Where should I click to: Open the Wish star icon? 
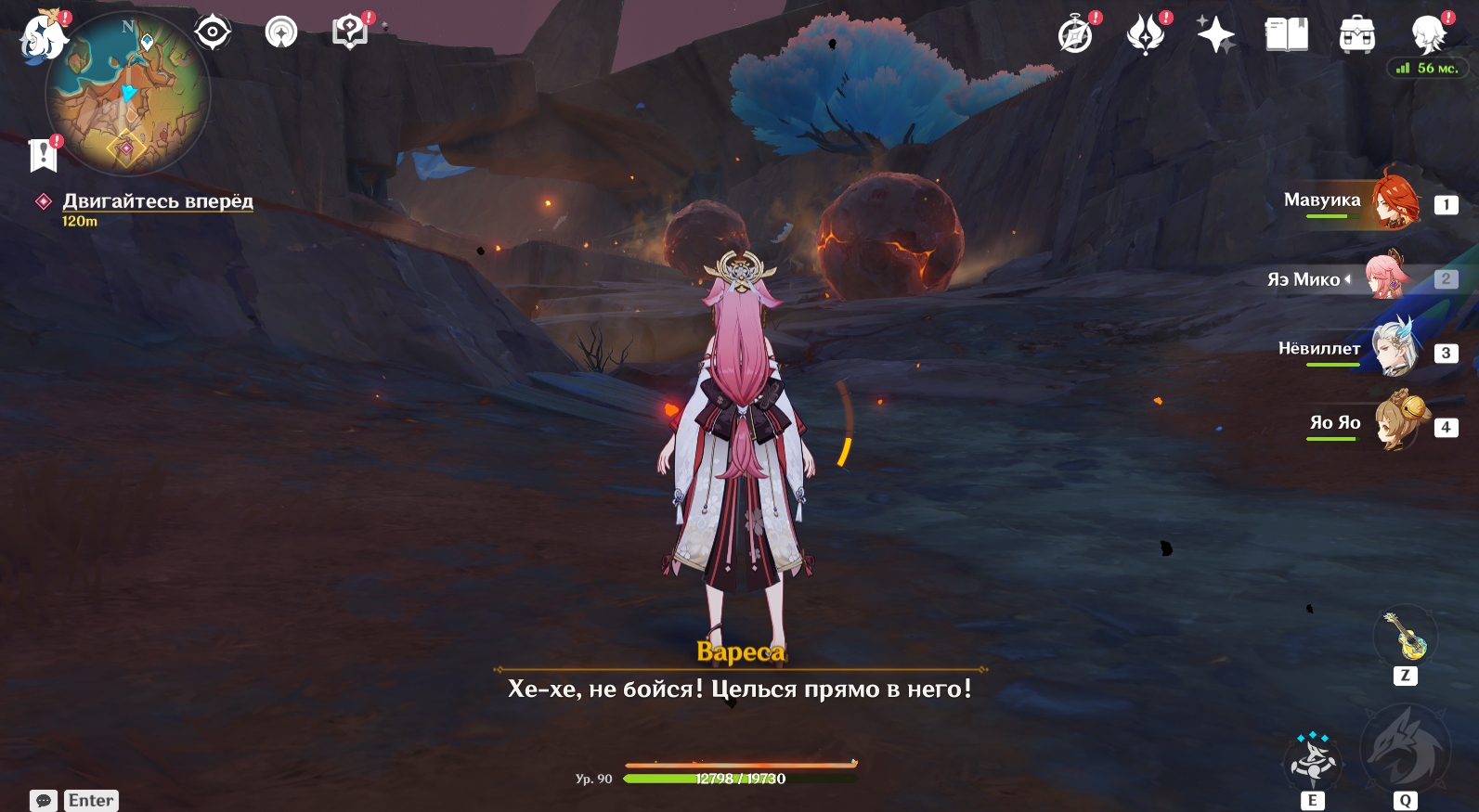tap(1215, 35)
